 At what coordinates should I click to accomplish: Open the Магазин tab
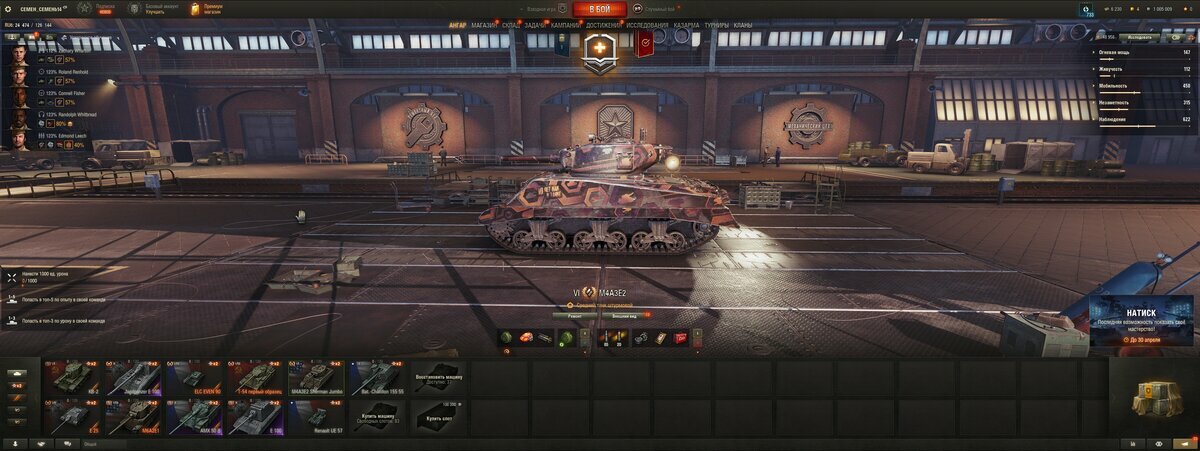click(x=483, y=24)
